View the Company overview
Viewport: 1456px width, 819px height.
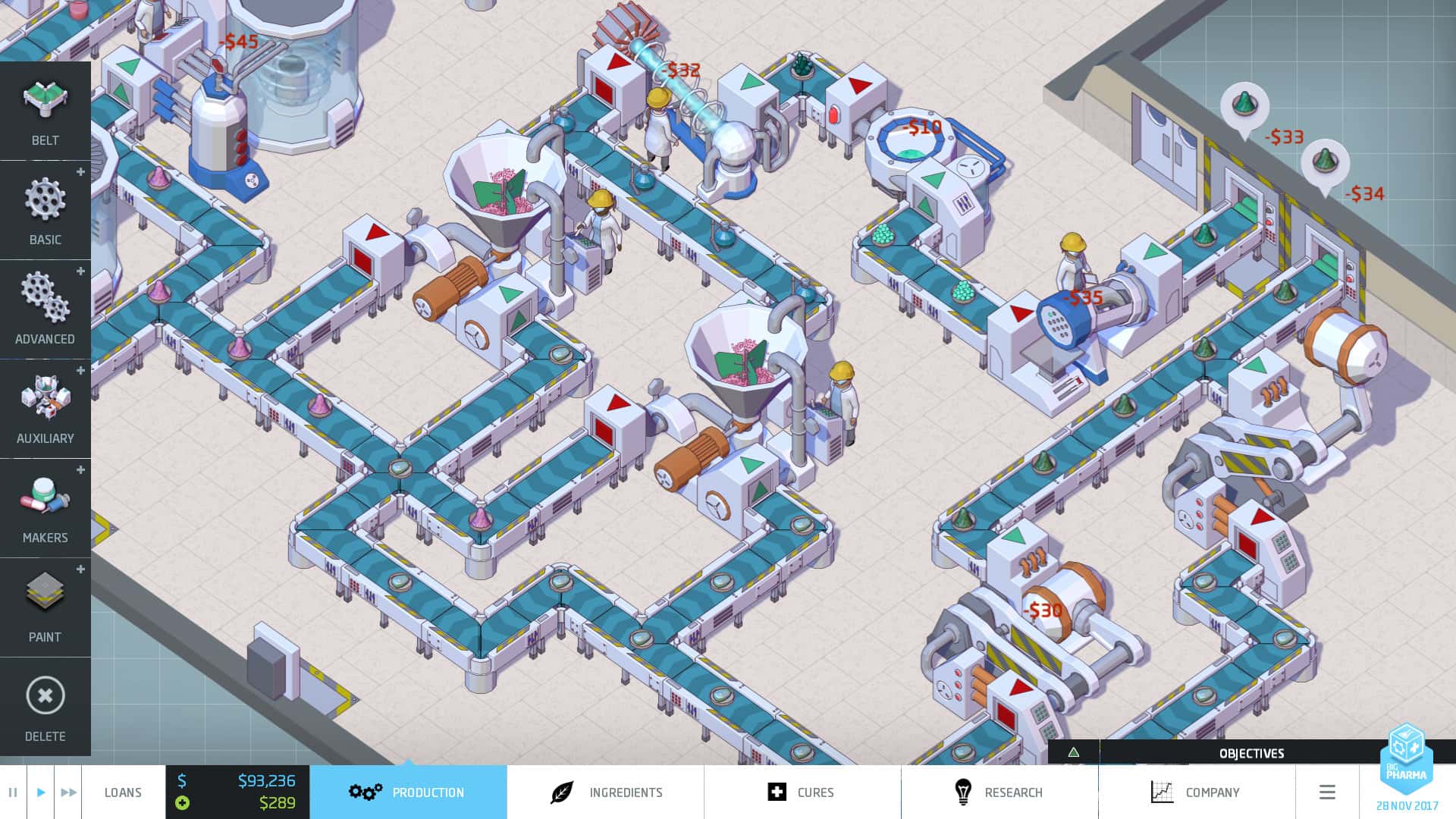click(1213, 792)
